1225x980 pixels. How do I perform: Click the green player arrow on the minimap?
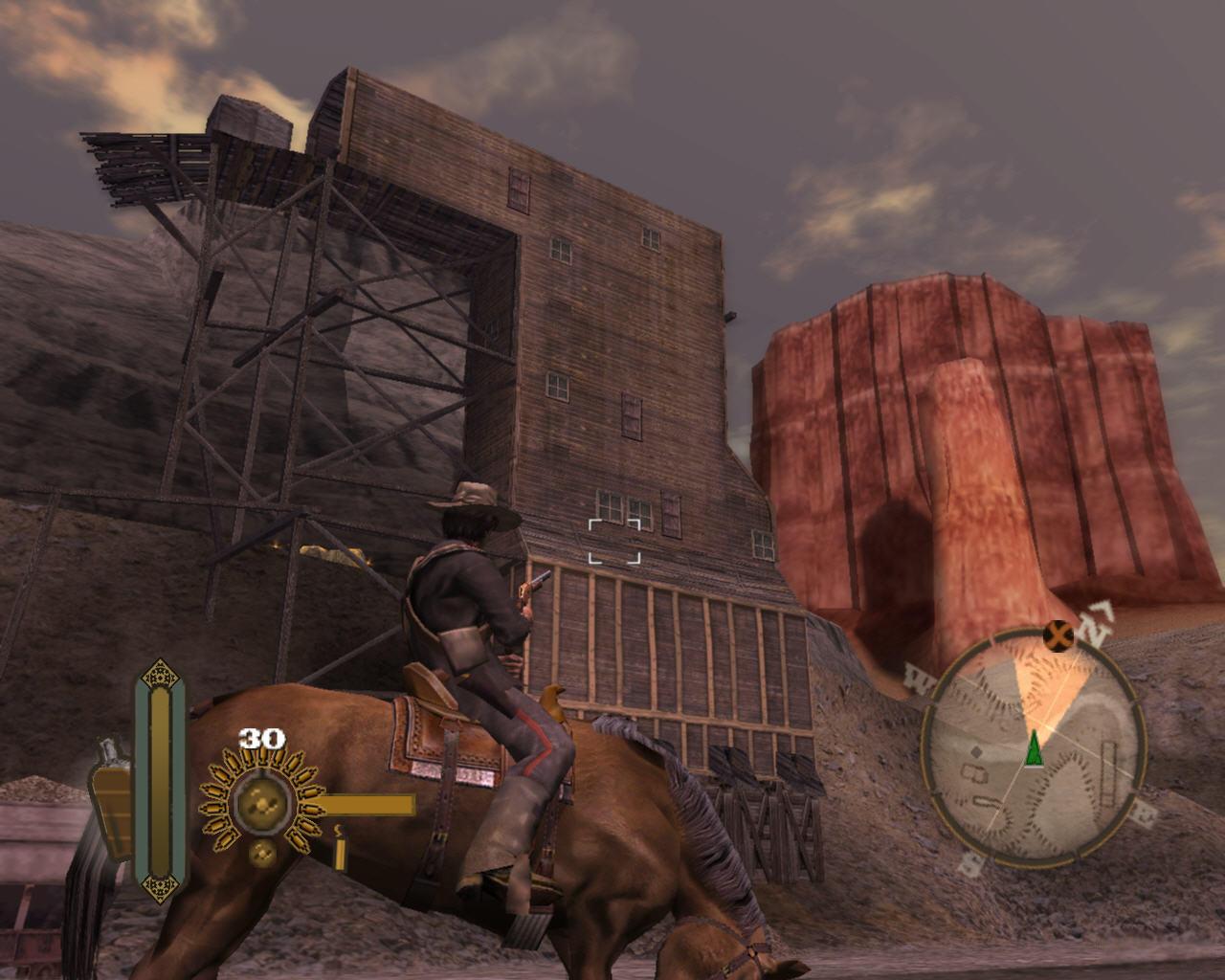pos(1034,747)
